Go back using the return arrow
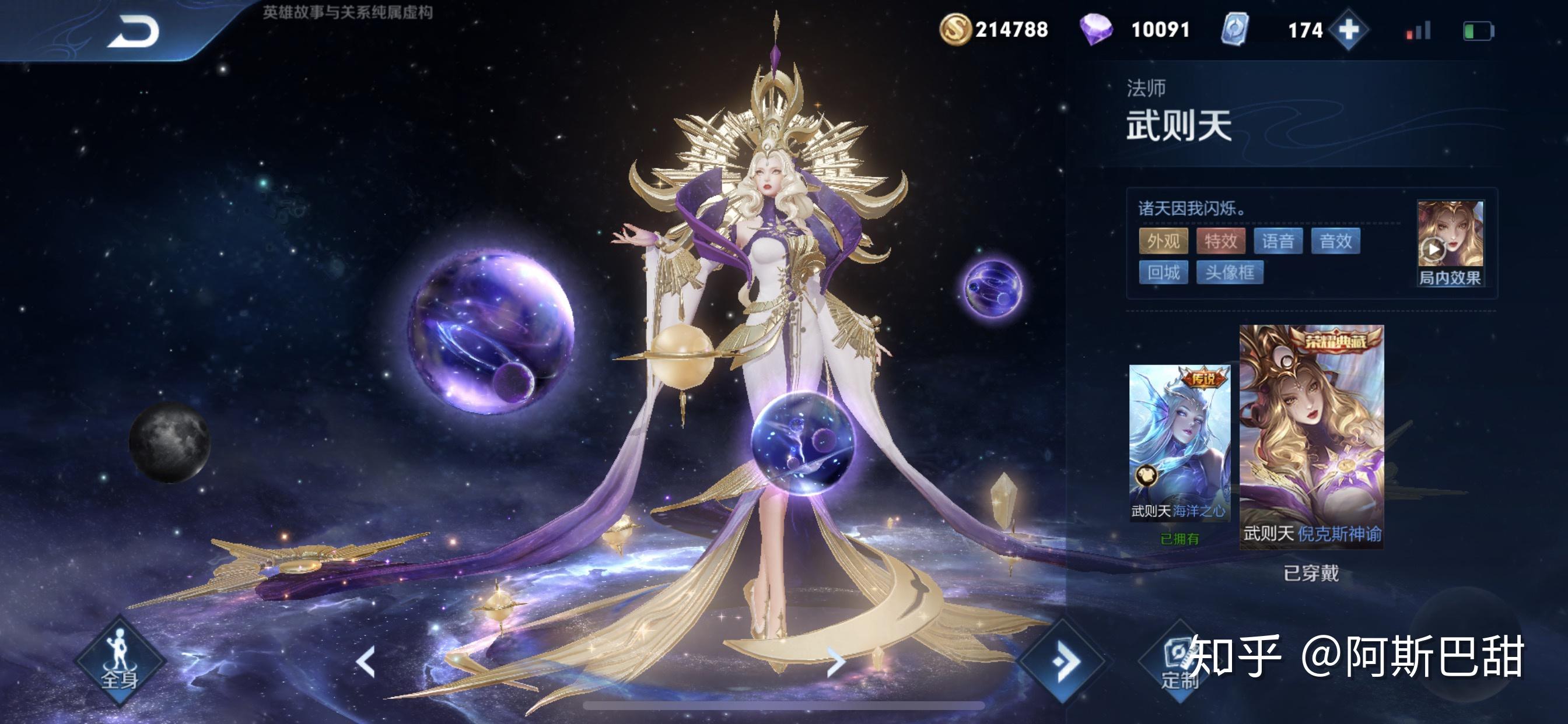Viewport: 1568px width, 724px height. click(134, 31)
